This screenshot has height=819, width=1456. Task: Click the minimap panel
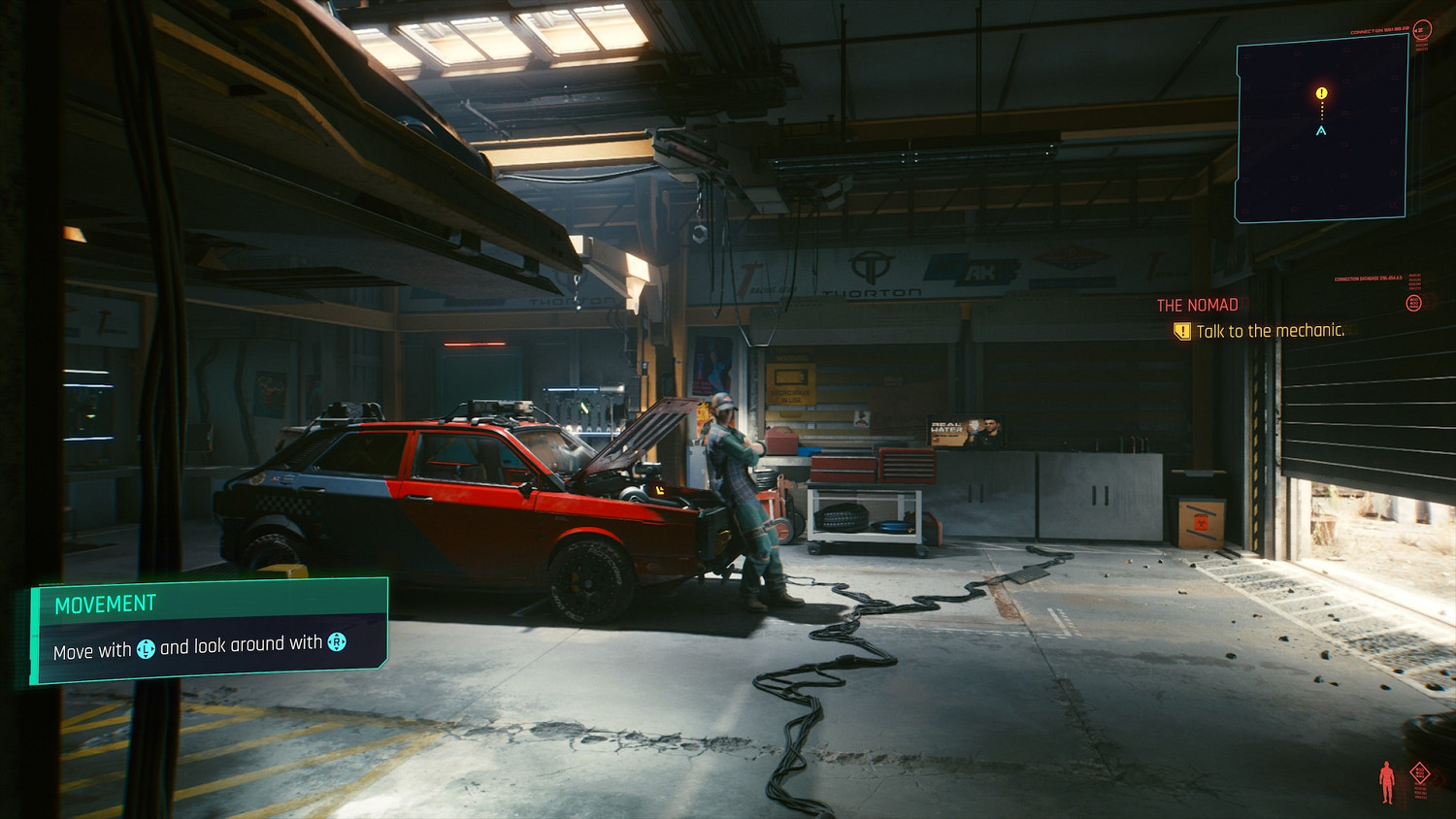point(1321,131)
